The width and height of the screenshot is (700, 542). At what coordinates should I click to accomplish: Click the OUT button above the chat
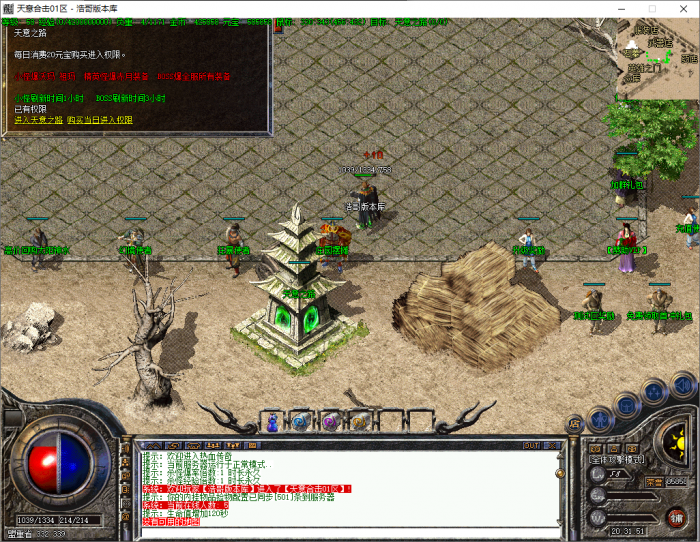pyautogui.click(x=531, y=445)
